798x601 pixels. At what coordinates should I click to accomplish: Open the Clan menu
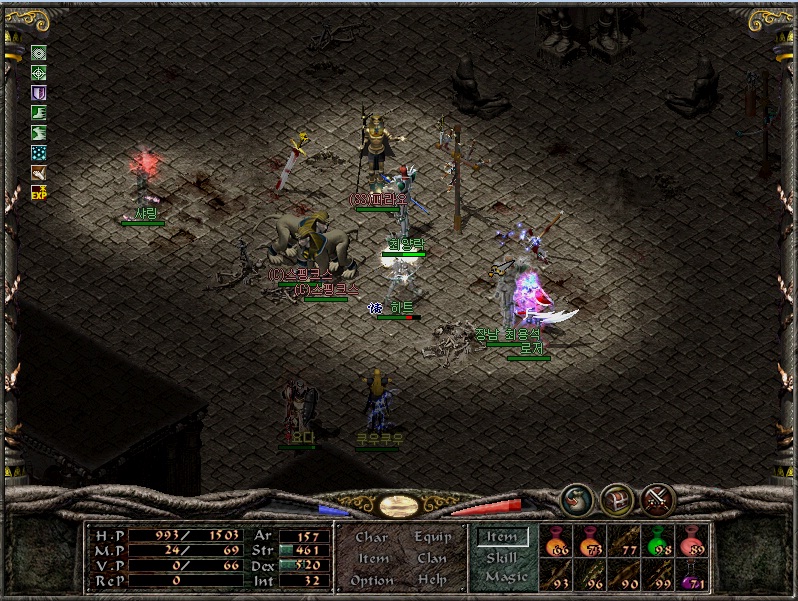click(431, 558)
